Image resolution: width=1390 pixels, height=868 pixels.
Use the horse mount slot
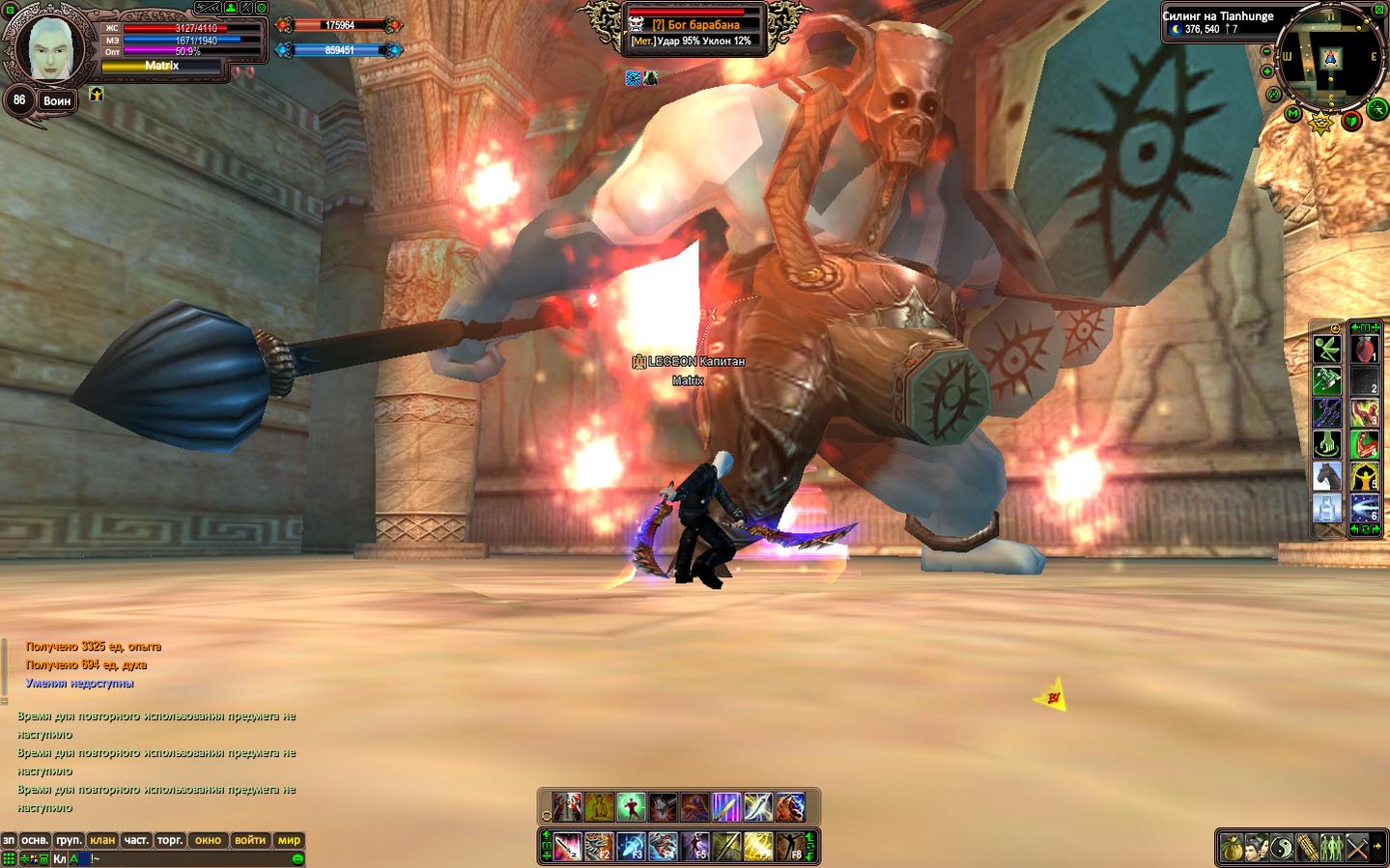pyautogui.click(x=1326, y=476)
